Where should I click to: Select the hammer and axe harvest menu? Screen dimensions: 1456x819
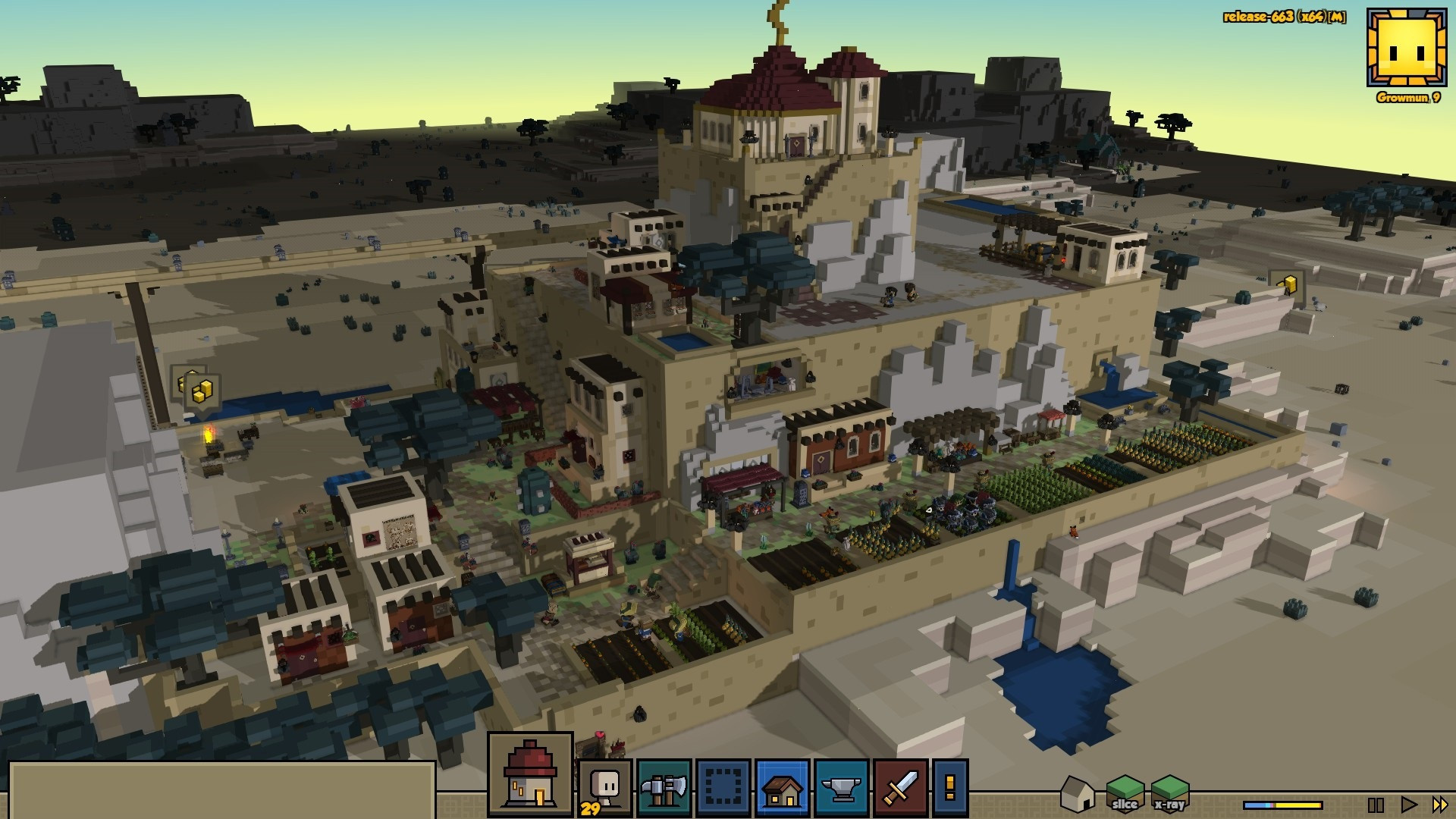(664, 789)
